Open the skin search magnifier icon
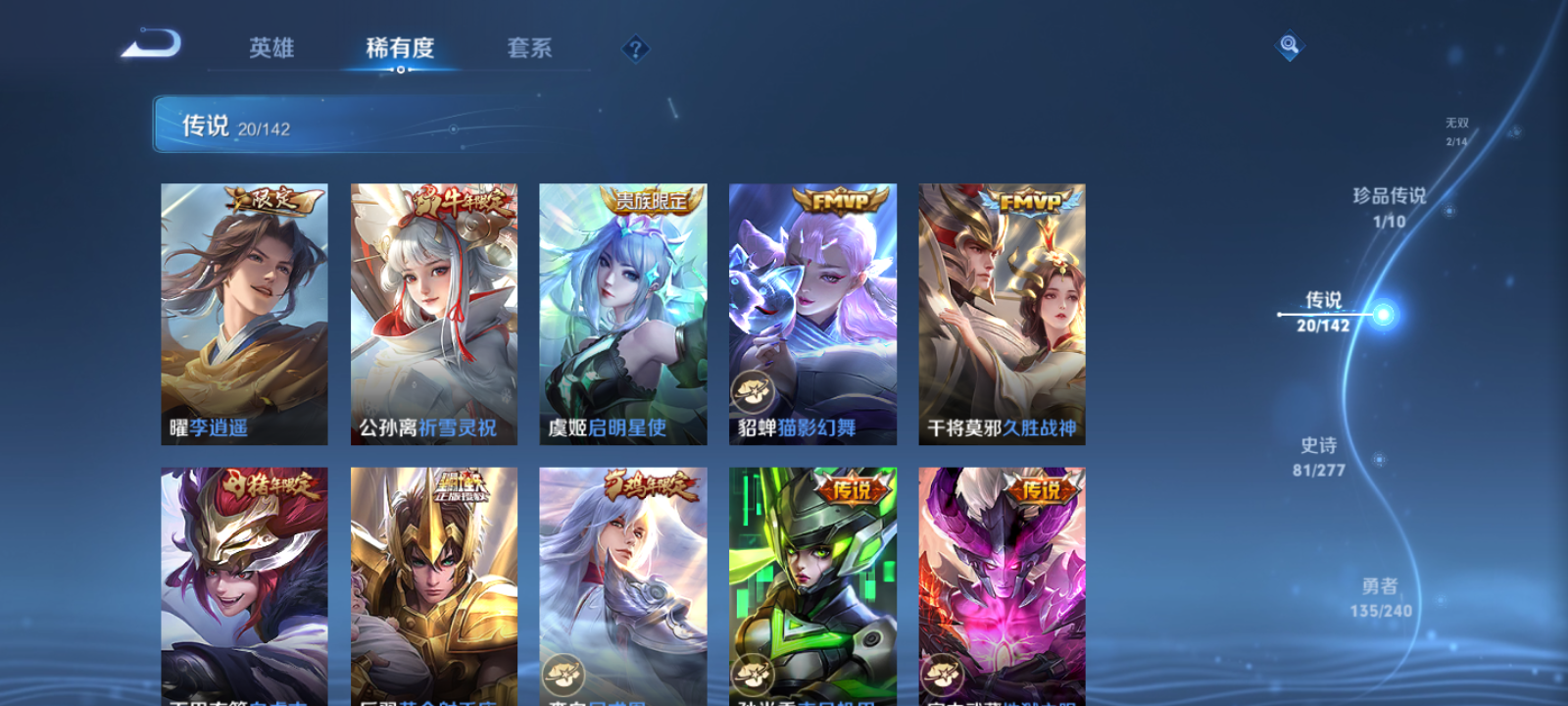Image resolution: width=1568 pixels, height=706 pixels. point(1288,43)
